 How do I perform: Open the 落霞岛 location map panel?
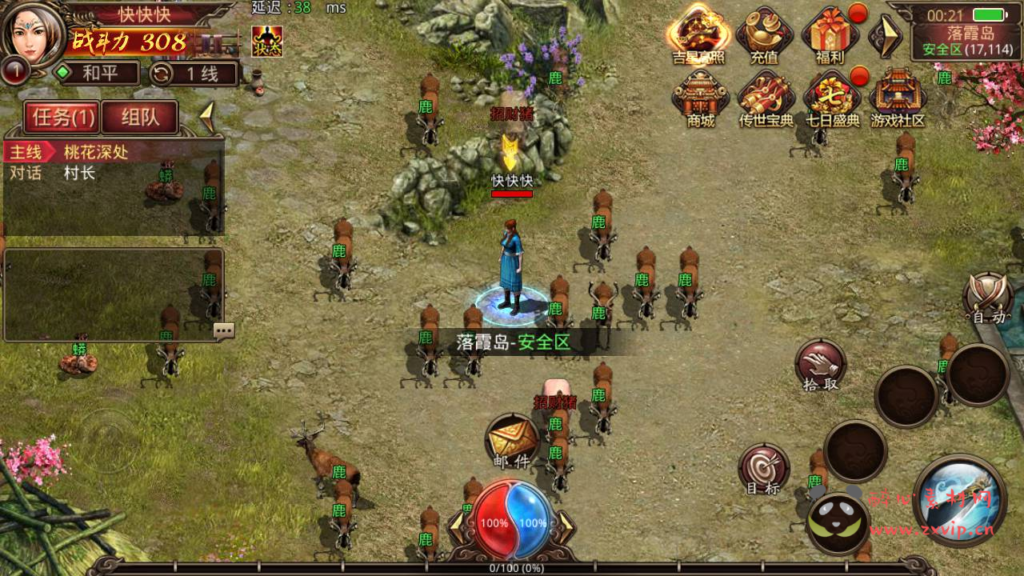pos(967,40)
